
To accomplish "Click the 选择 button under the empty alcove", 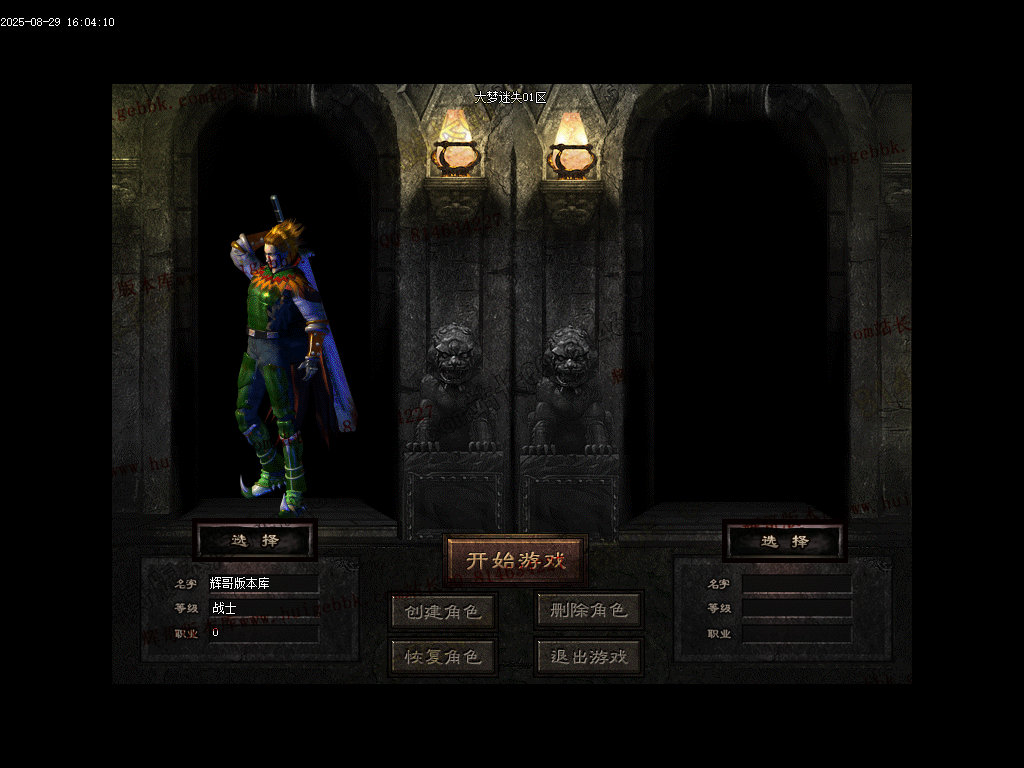I will click(784, 541).
